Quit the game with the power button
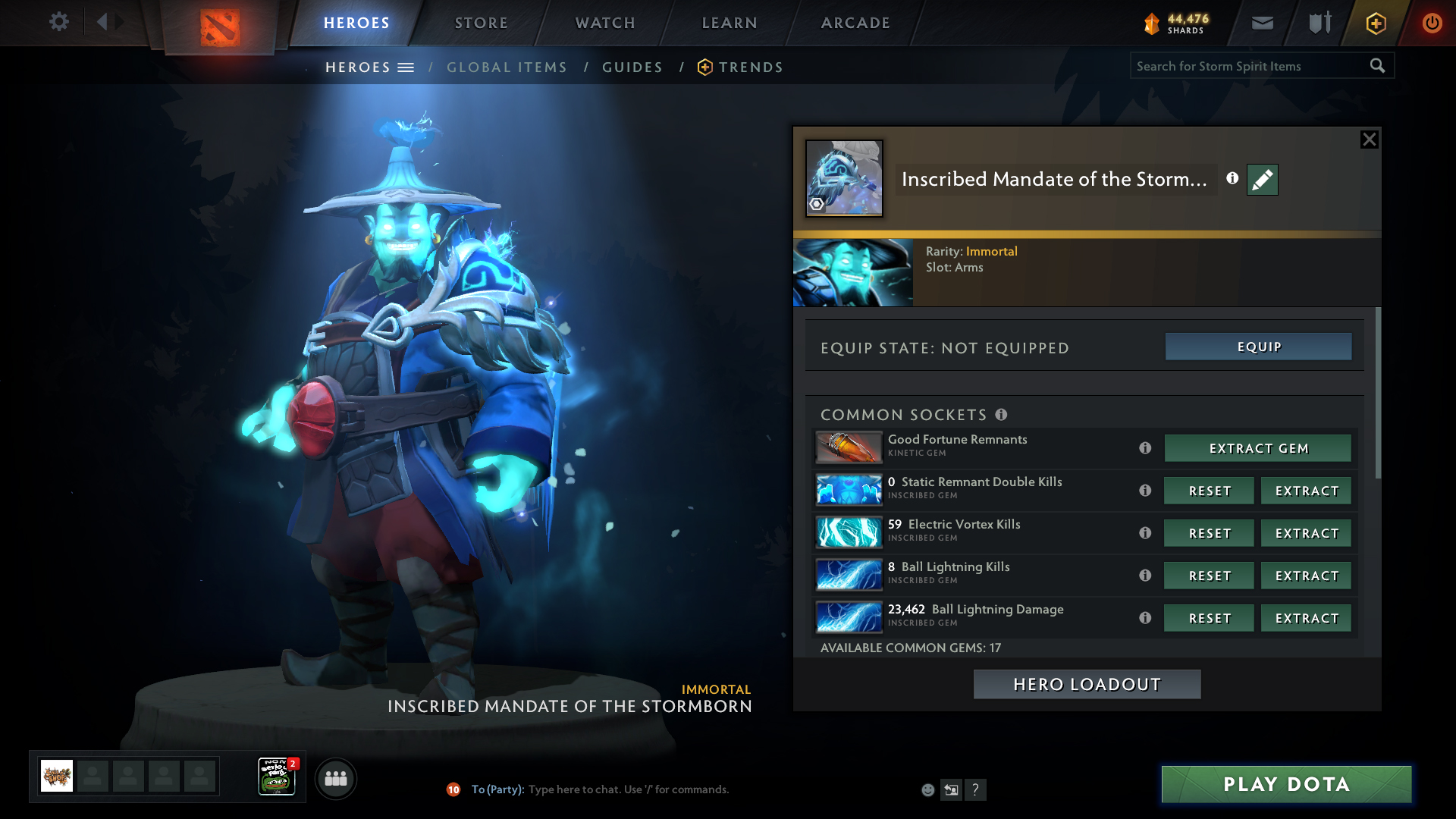Viewport: 1456px width, 819px height. [x=1432, y=23]
